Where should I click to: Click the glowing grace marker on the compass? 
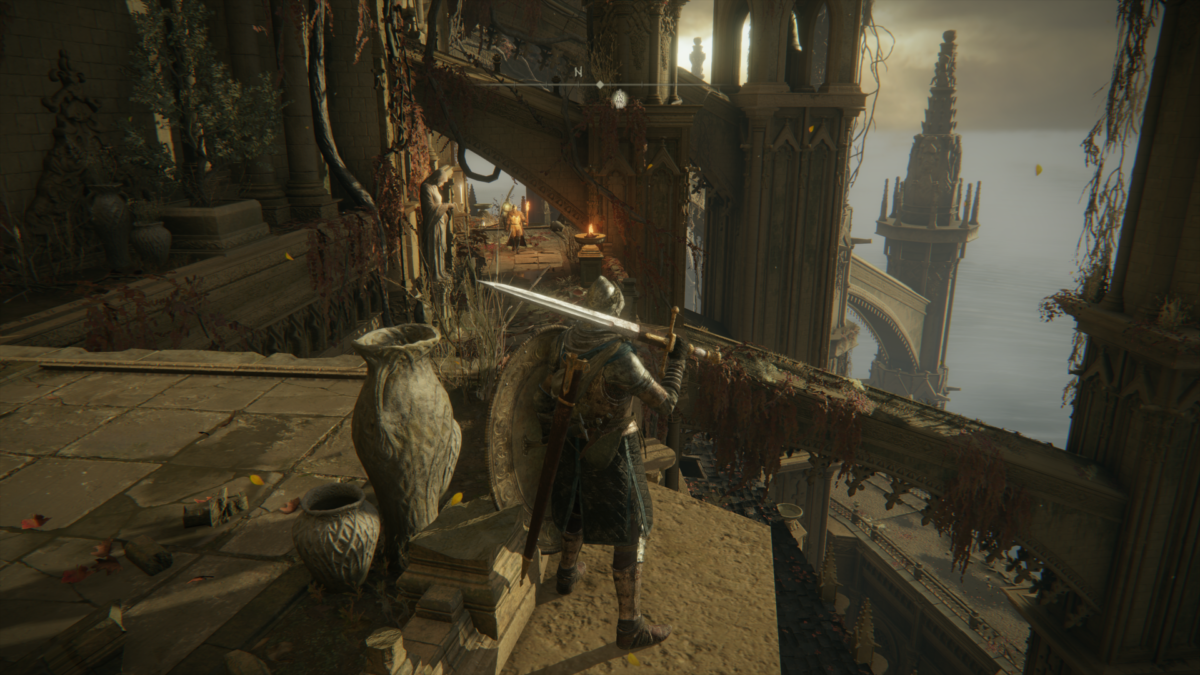619,98
